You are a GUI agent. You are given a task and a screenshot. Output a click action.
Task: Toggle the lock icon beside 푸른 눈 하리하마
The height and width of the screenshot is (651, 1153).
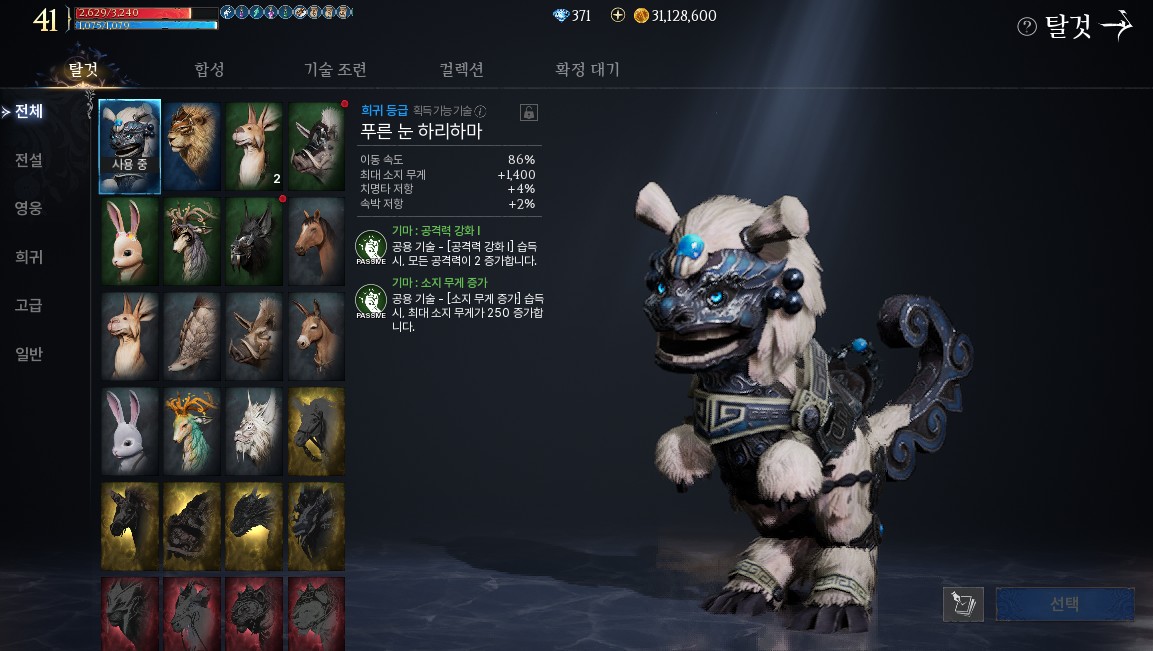[x=529, y=112]
